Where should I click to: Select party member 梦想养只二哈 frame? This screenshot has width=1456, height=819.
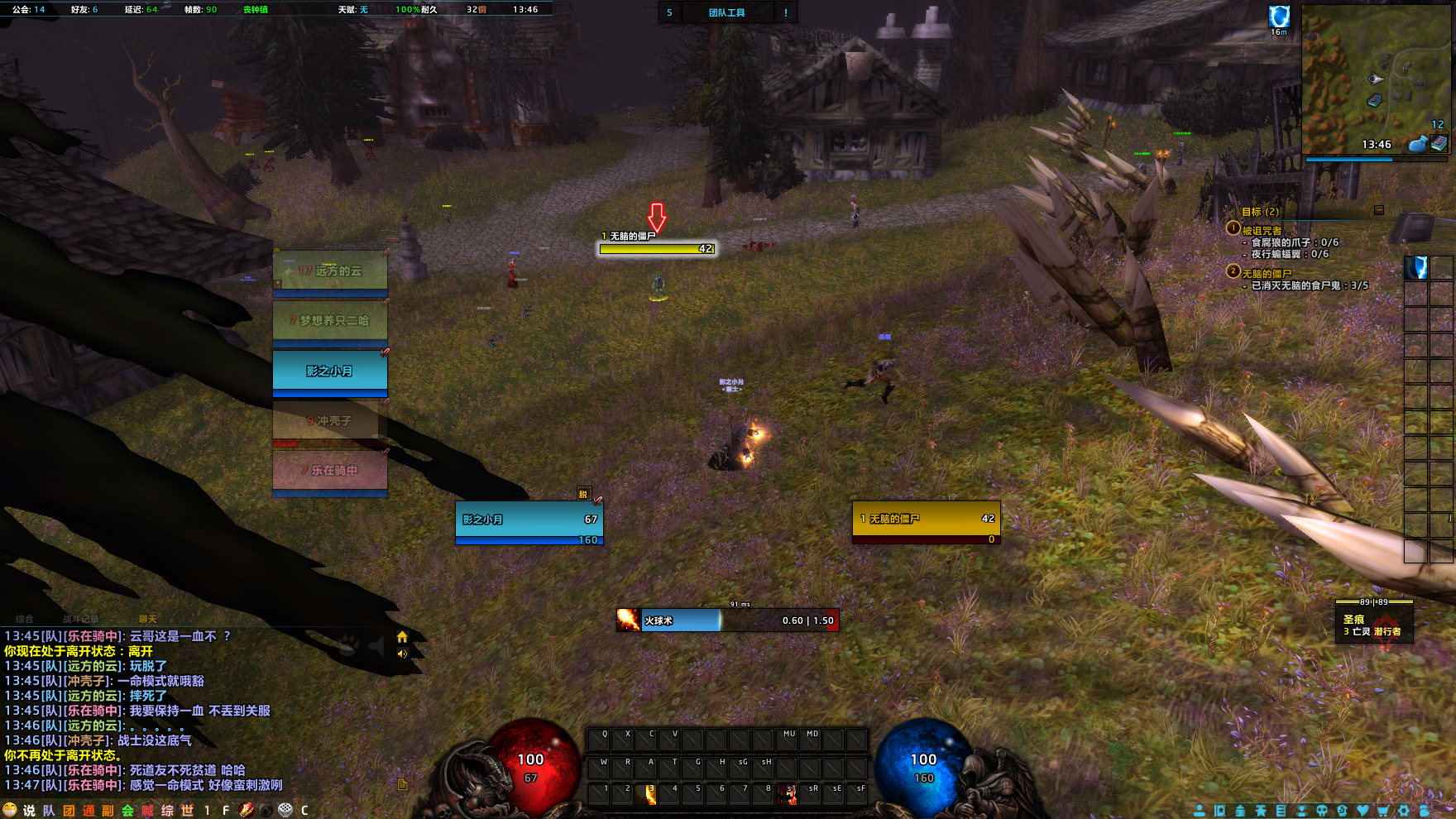pyautogui.click(x=330, y=321)
